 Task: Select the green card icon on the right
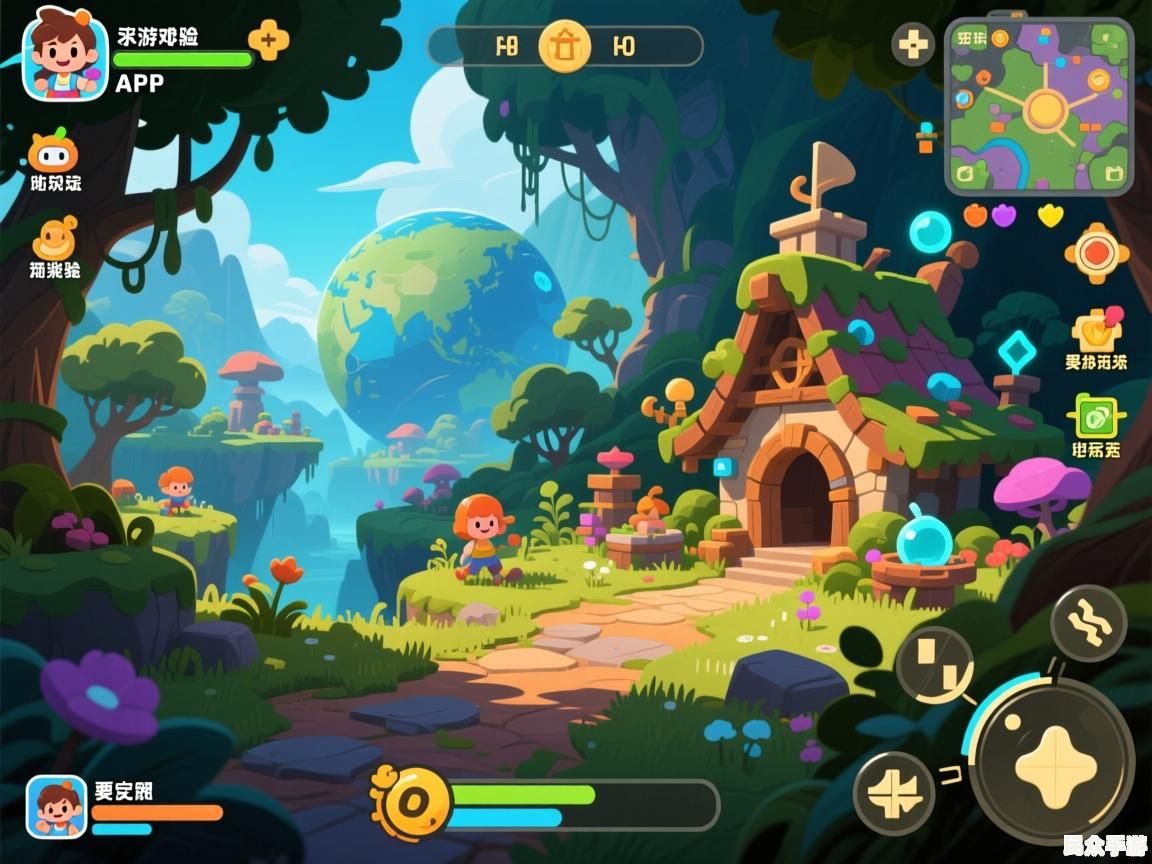[1097, 417]
